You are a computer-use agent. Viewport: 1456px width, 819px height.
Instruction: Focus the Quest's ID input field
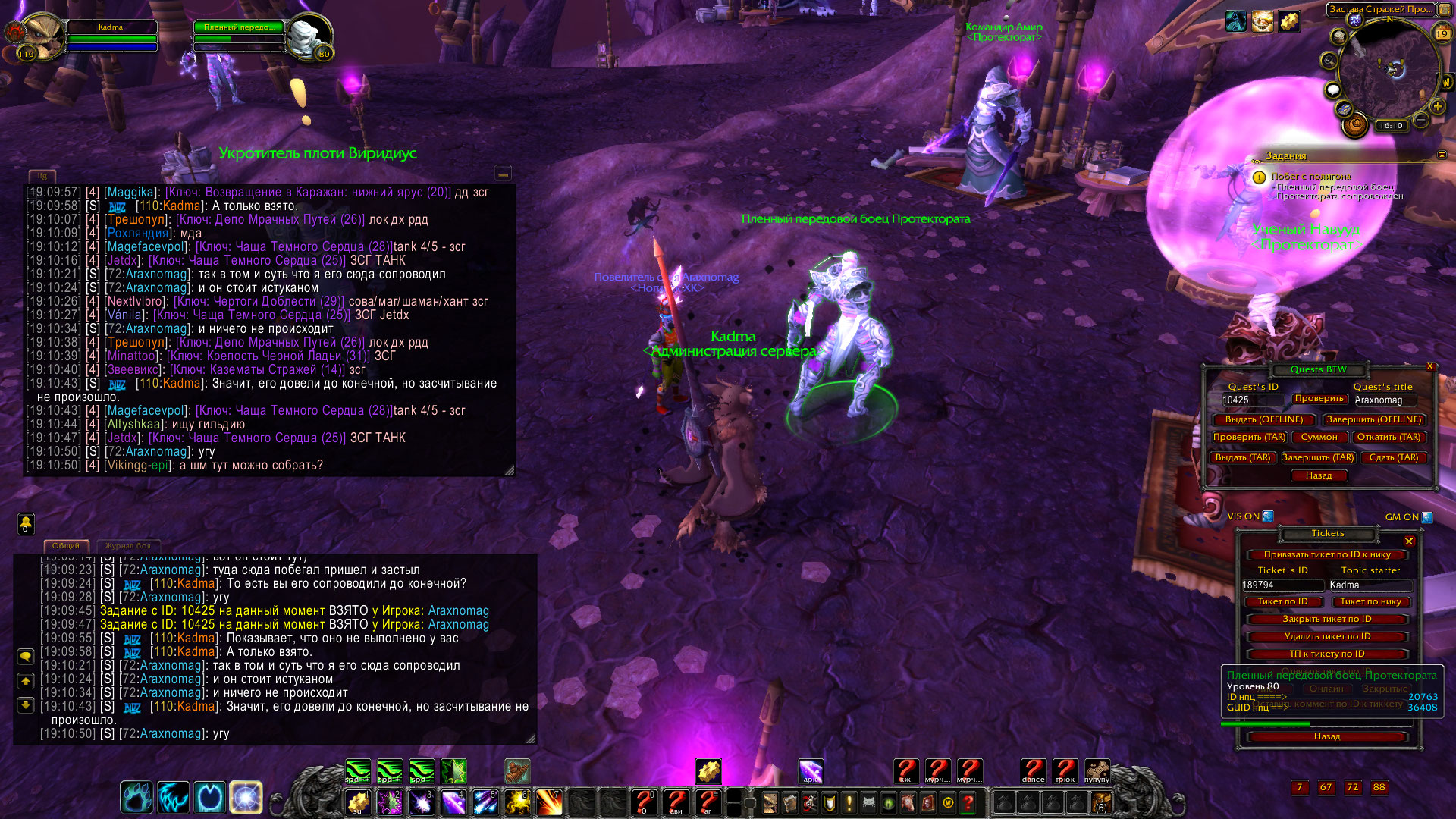point(1251,400)
